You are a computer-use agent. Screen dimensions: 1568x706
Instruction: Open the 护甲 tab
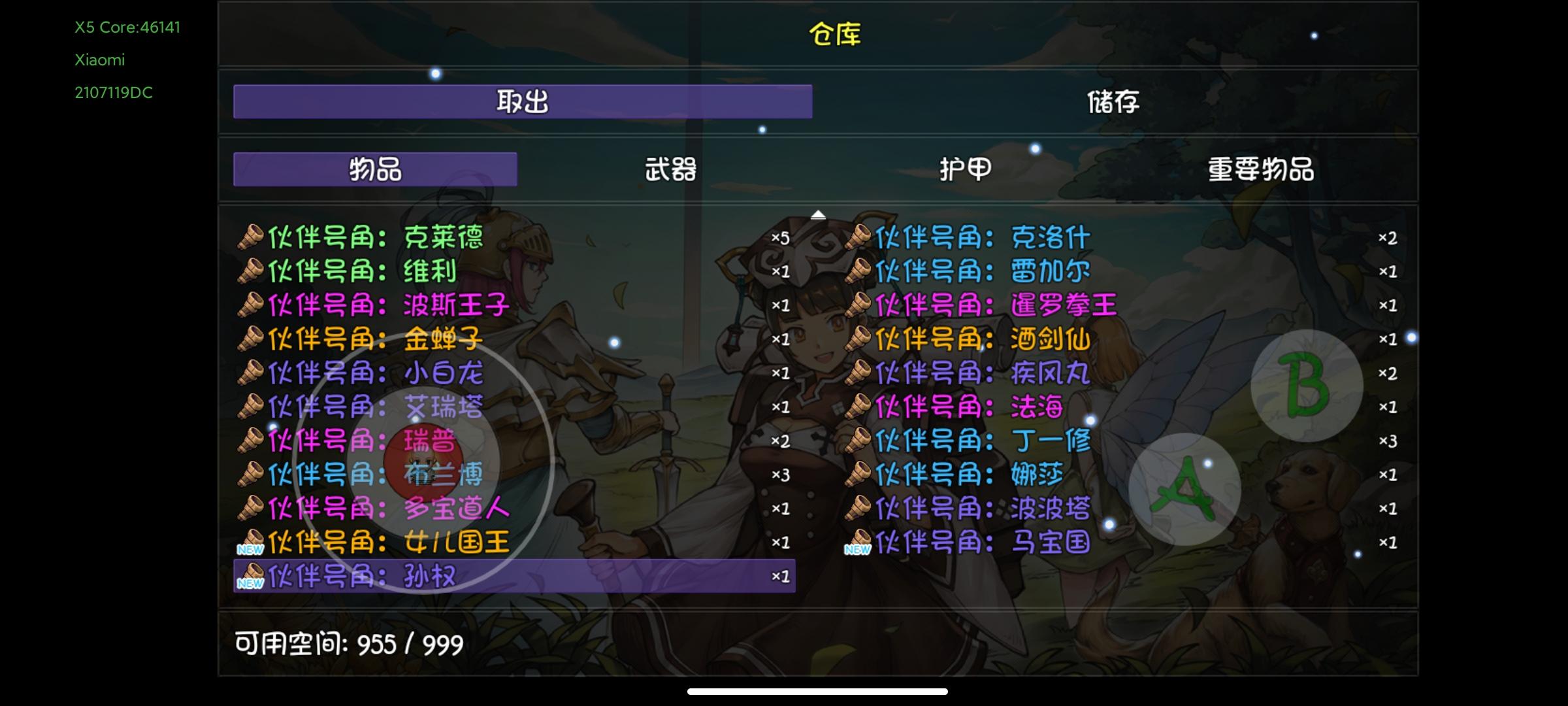965,169
